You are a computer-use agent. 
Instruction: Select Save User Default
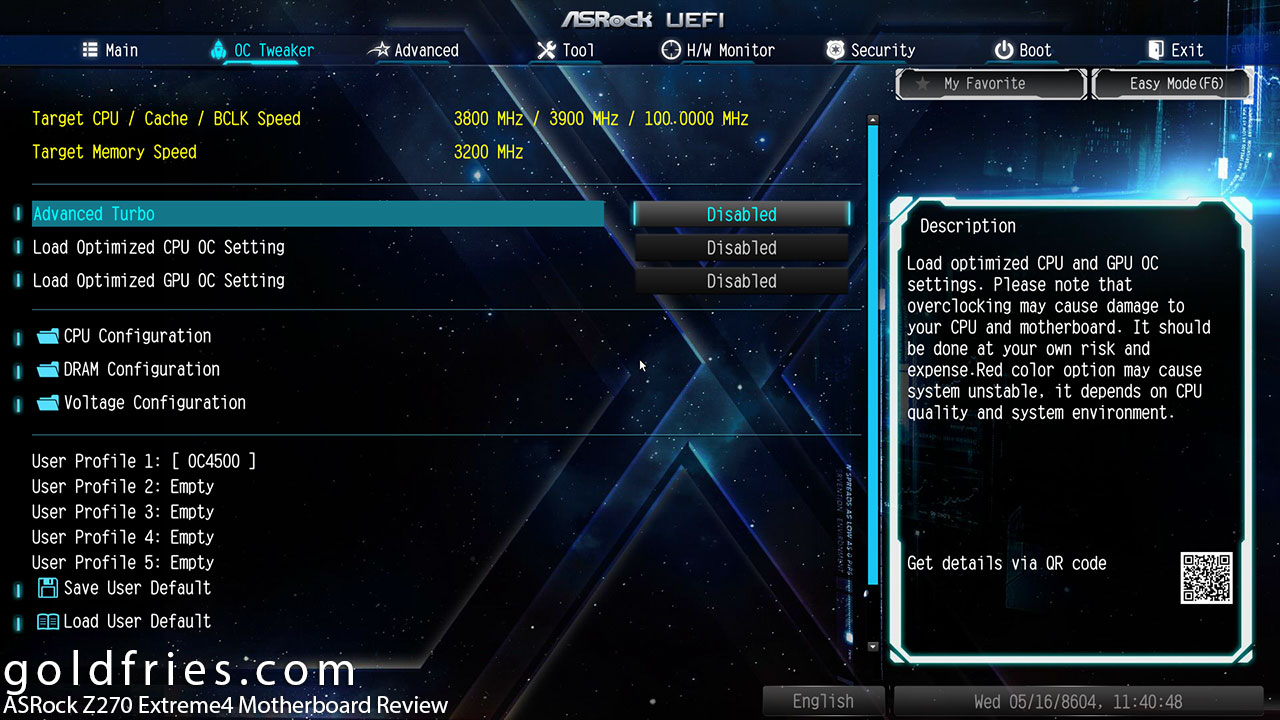point(137,588)
